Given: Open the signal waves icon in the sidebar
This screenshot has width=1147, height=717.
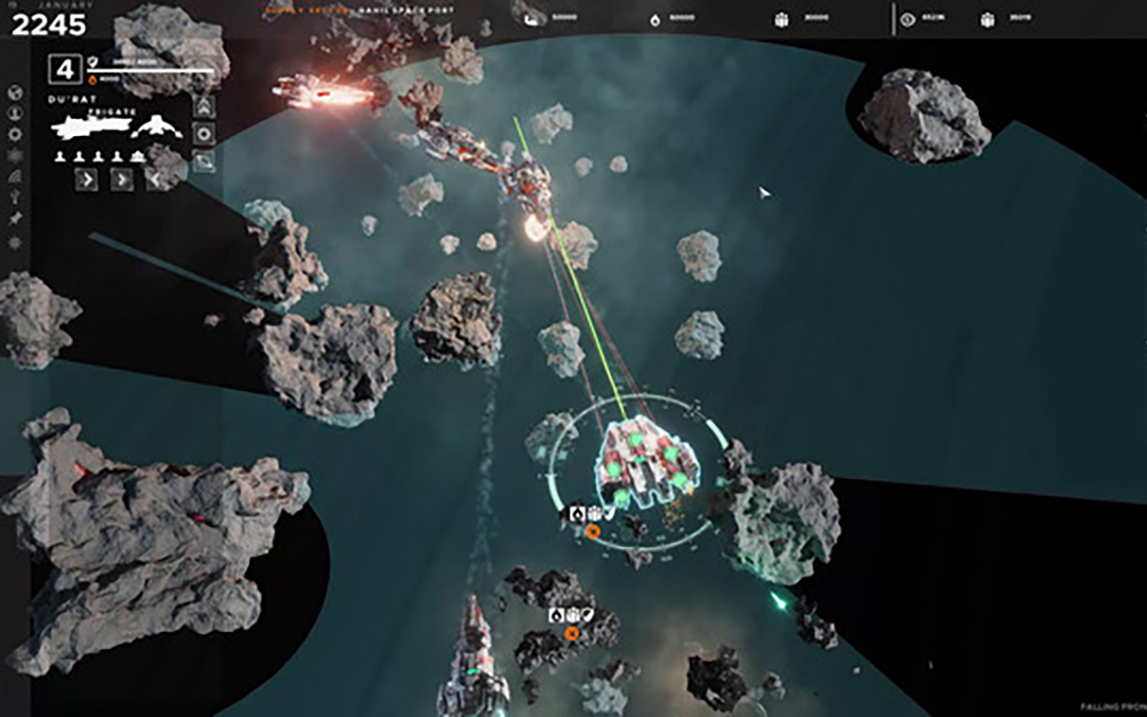Looking at the screenshot, I should point(15,176).
